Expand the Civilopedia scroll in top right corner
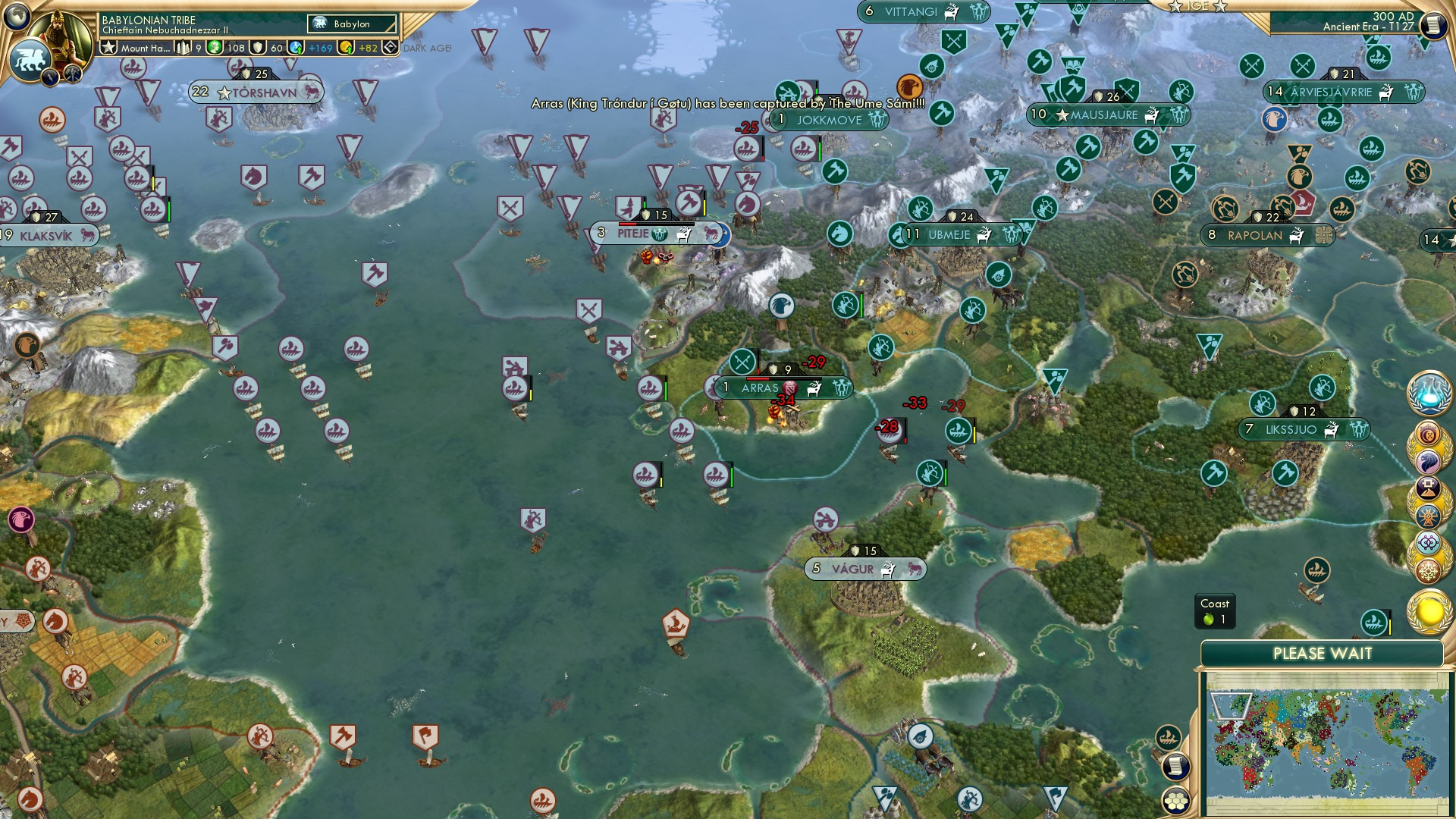1456x819 pixels. coord(1433,23)
